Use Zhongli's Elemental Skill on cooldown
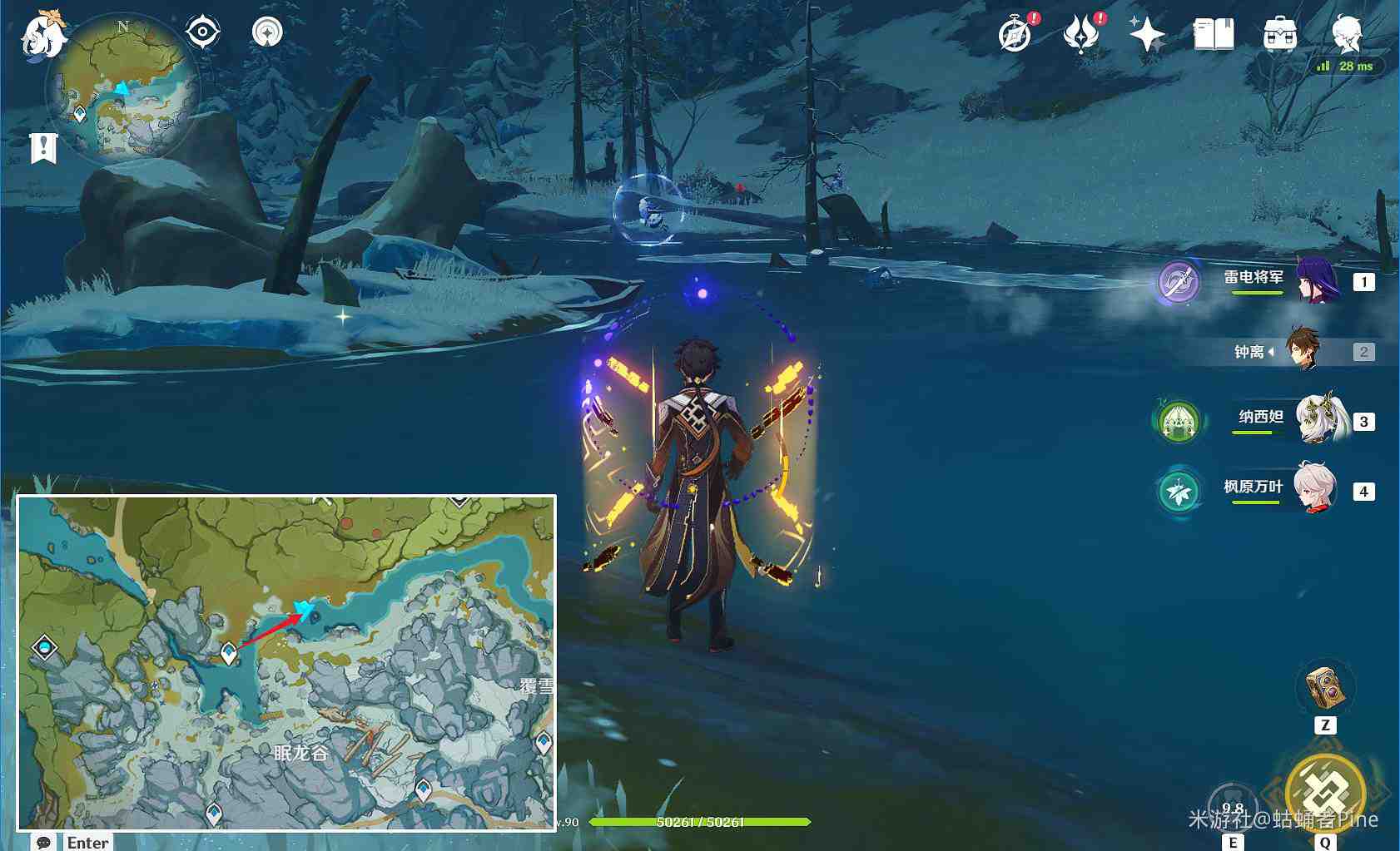1400x851 pixels. (x=1233, y=805)
